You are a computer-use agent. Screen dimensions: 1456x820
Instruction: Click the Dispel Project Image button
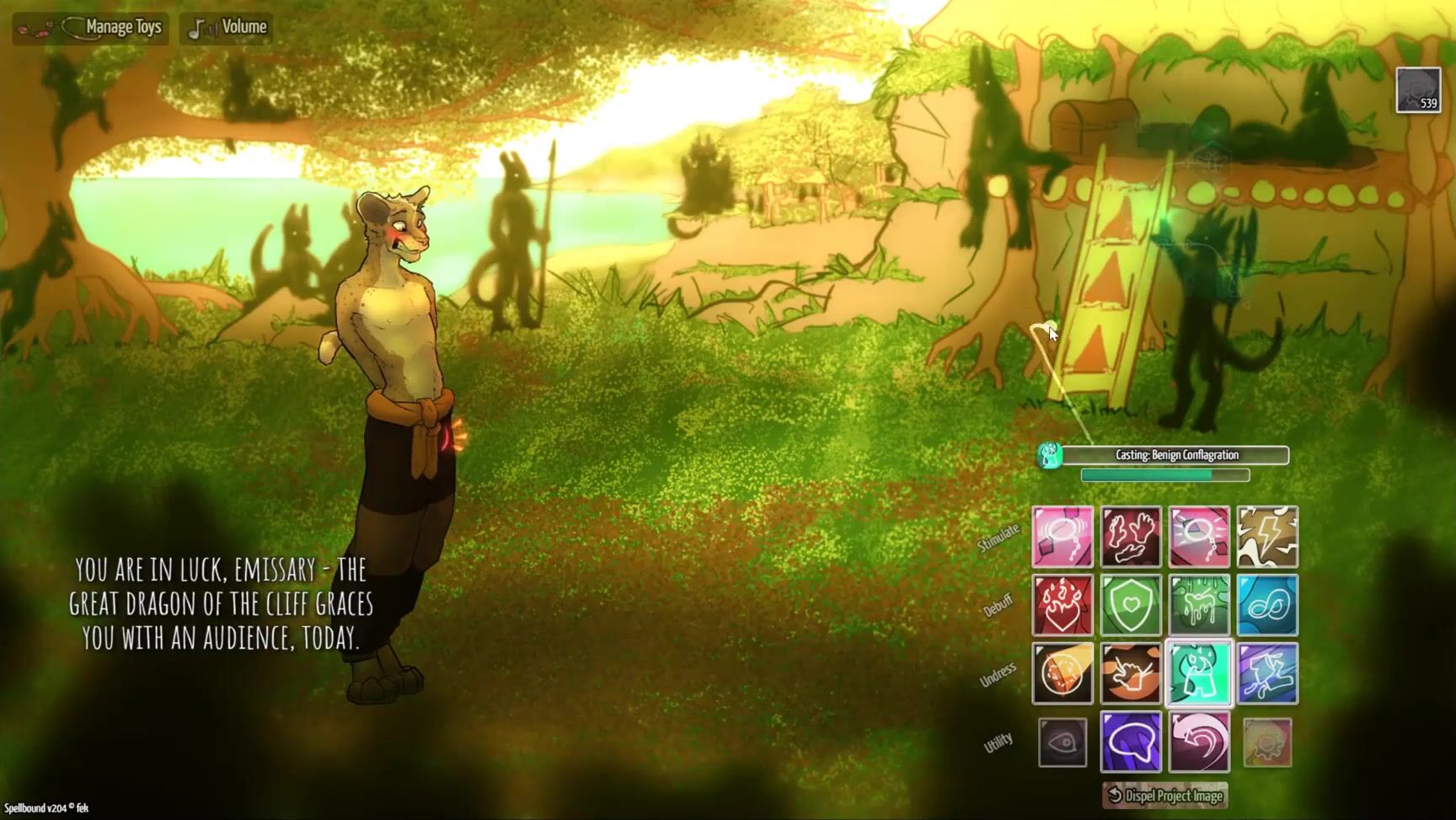point(1165,795)
